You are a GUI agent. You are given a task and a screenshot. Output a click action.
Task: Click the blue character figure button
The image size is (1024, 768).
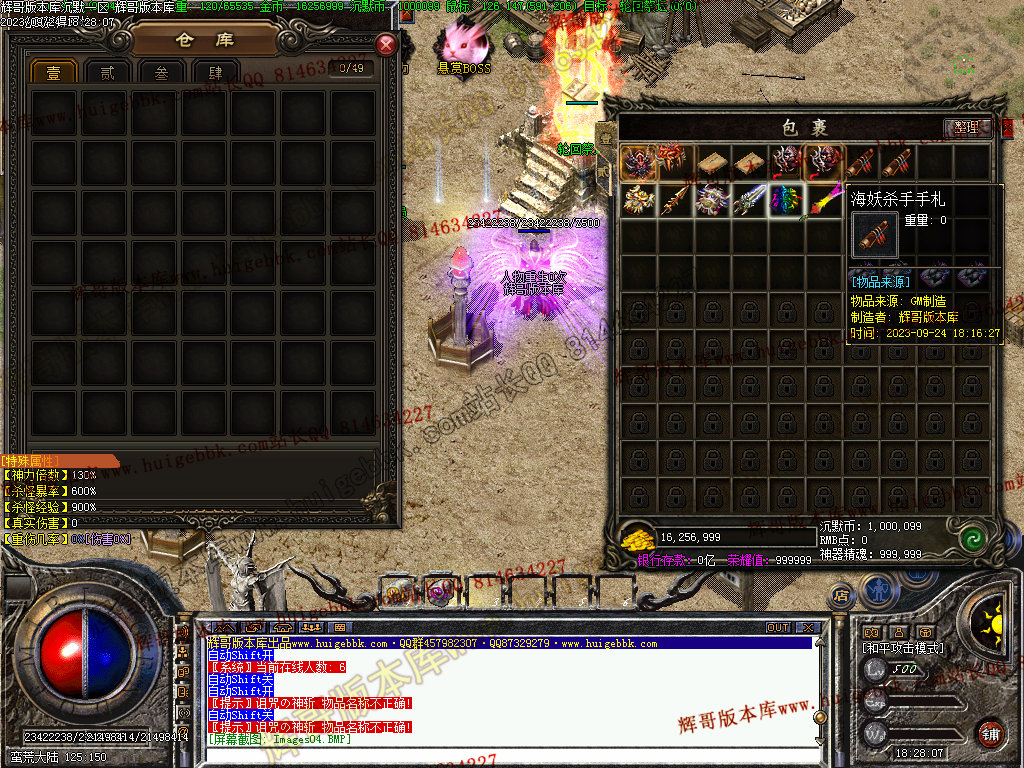point(878,589)
